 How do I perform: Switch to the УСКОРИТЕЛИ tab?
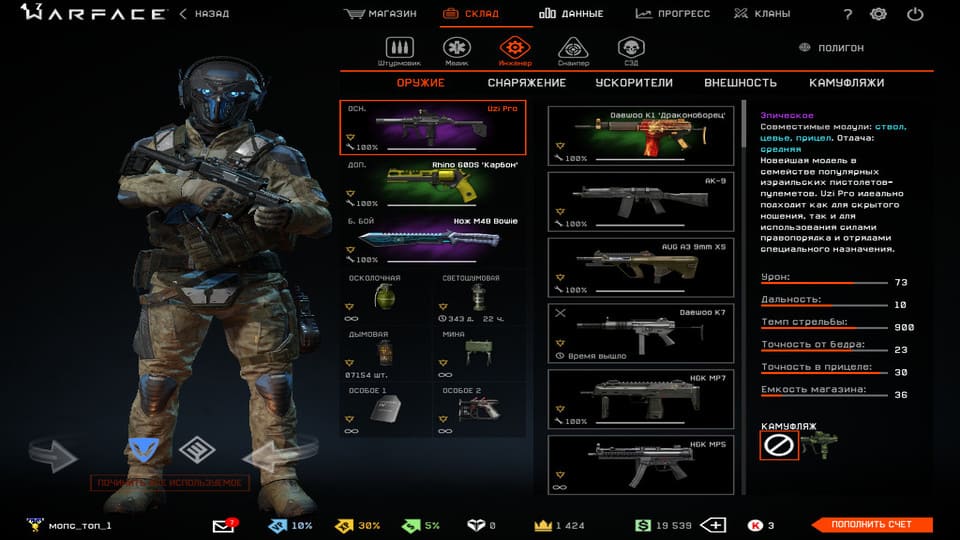click(x=634, y=83)
